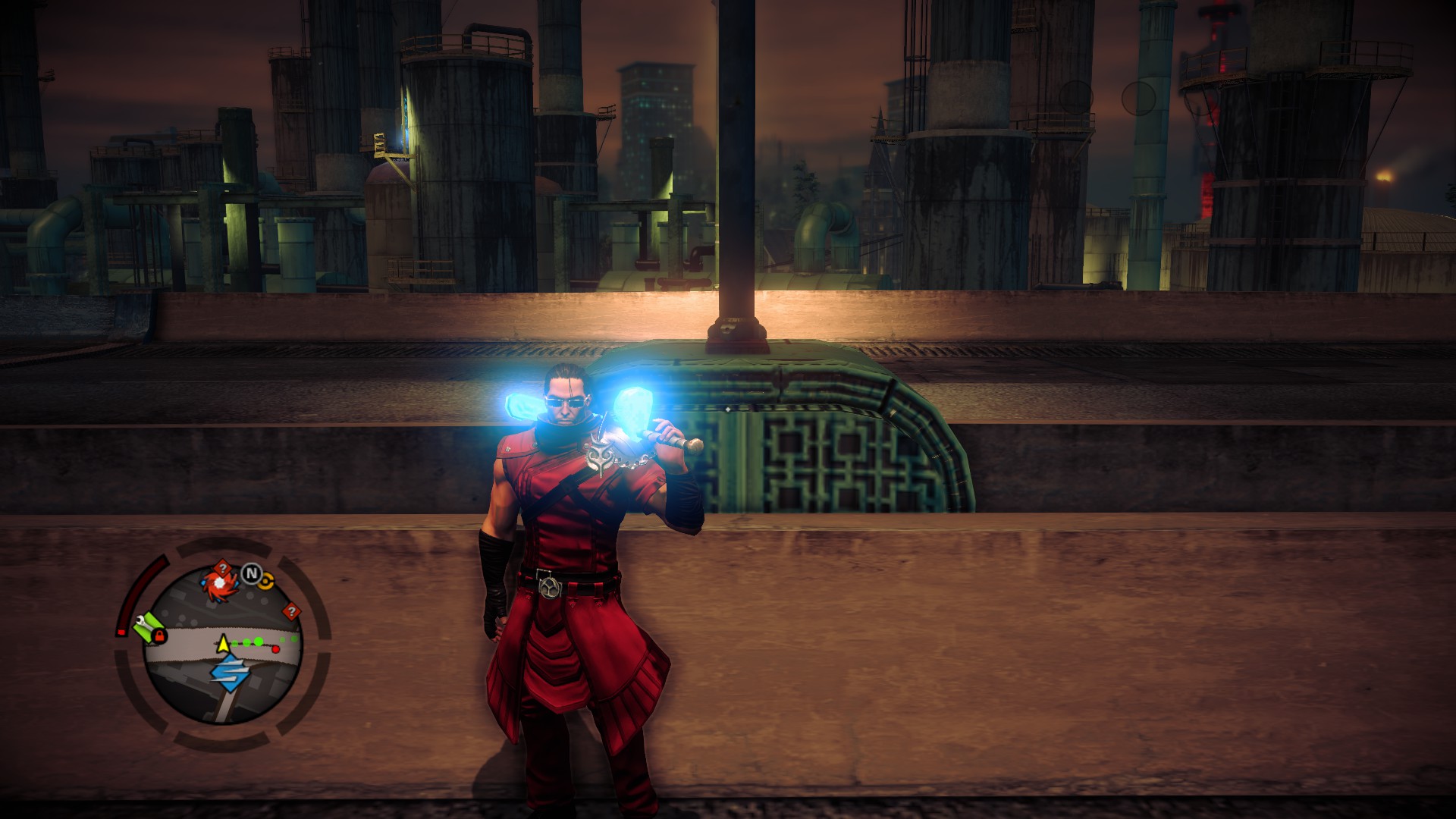Select the locked green wrench marker

pyautogui.click(x=151, y=628)
